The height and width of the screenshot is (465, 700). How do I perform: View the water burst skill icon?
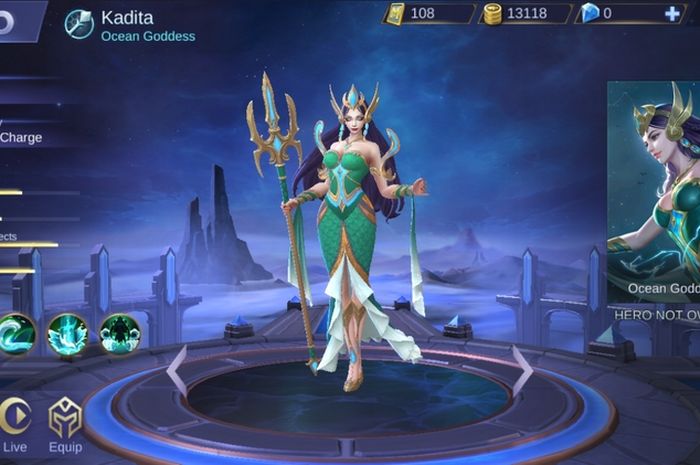tap(68, 334)
